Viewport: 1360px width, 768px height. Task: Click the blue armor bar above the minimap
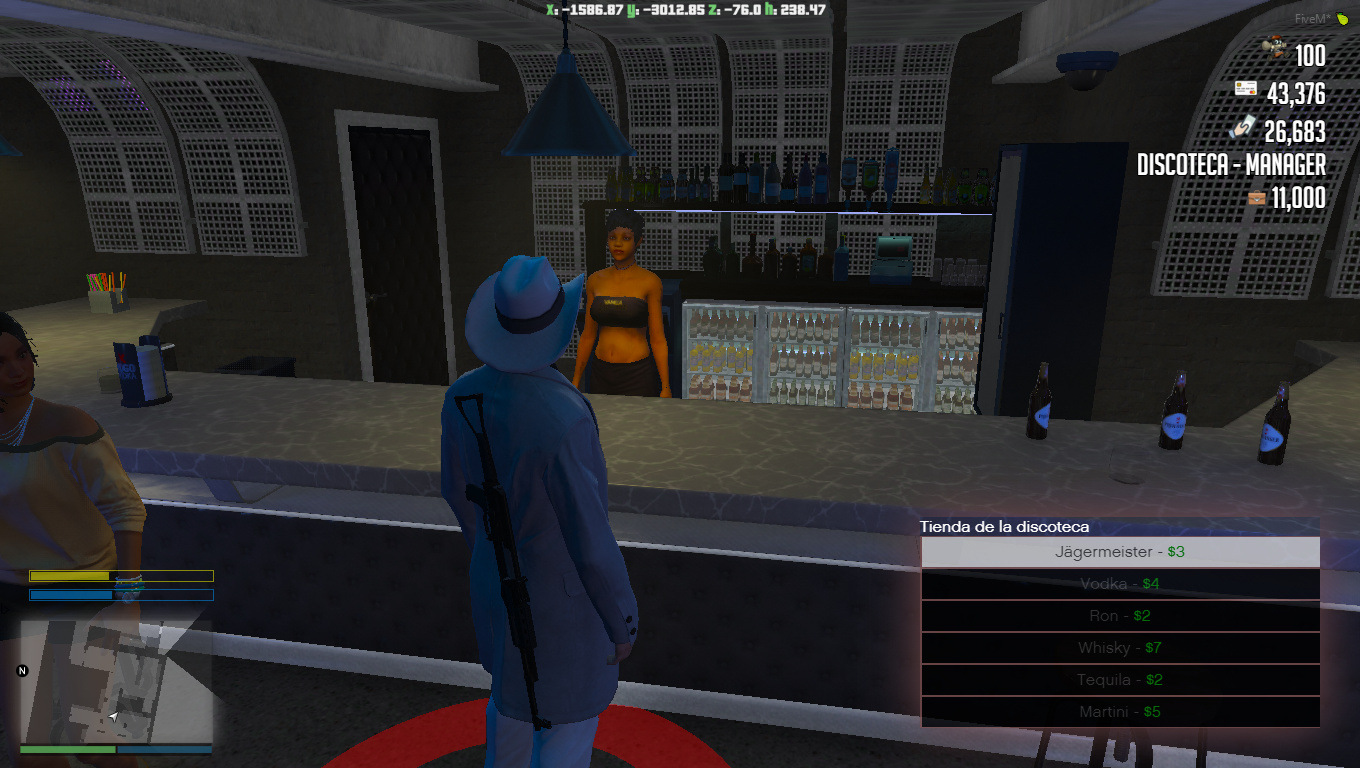click(121, 594)
